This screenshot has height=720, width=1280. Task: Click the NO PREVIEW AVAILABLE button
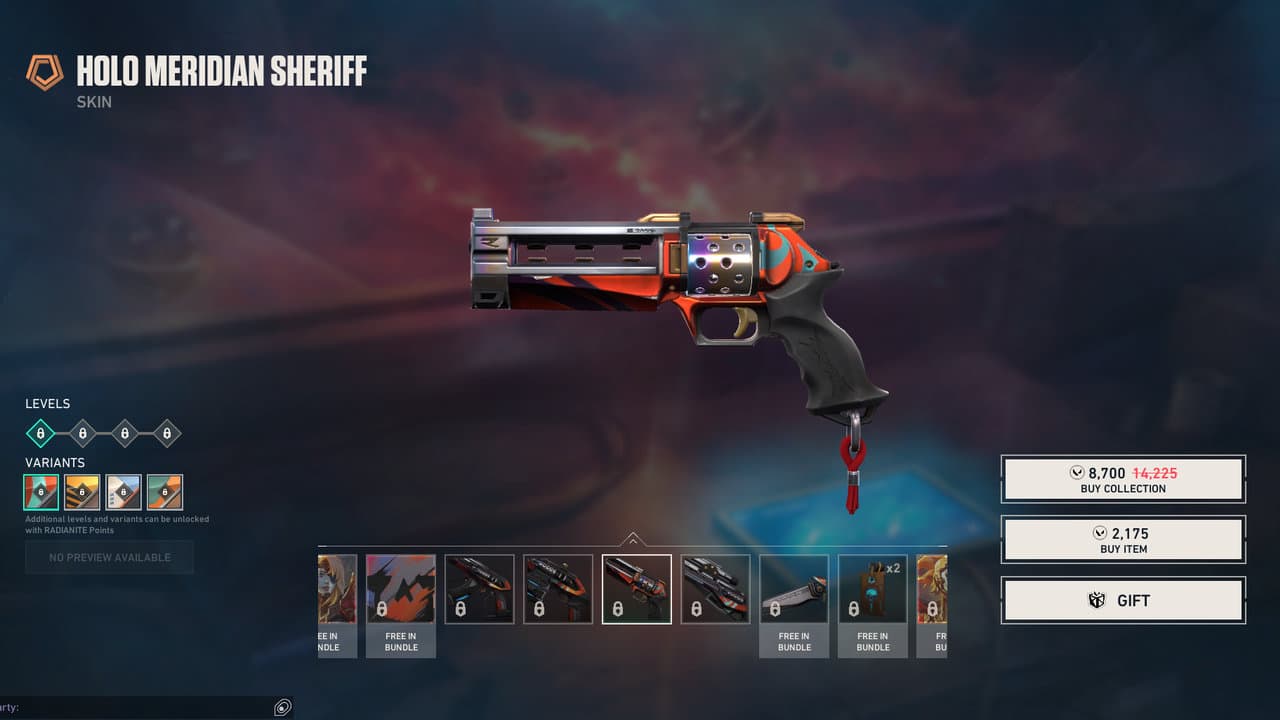[x=109, y=557]
